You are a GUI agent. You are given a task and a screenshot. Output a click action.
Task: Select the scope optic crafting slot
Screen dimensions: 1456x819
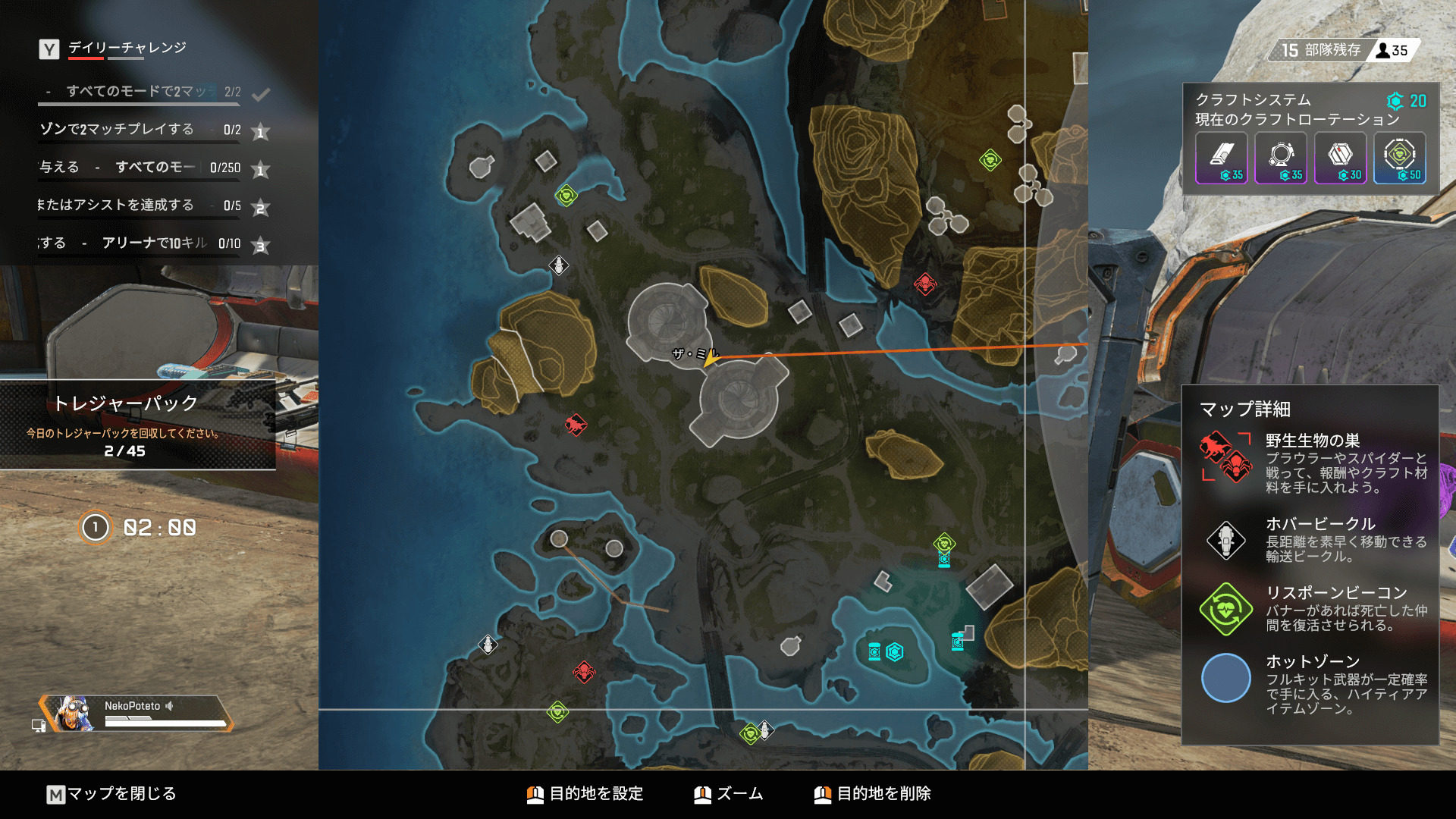point(1281,158)
